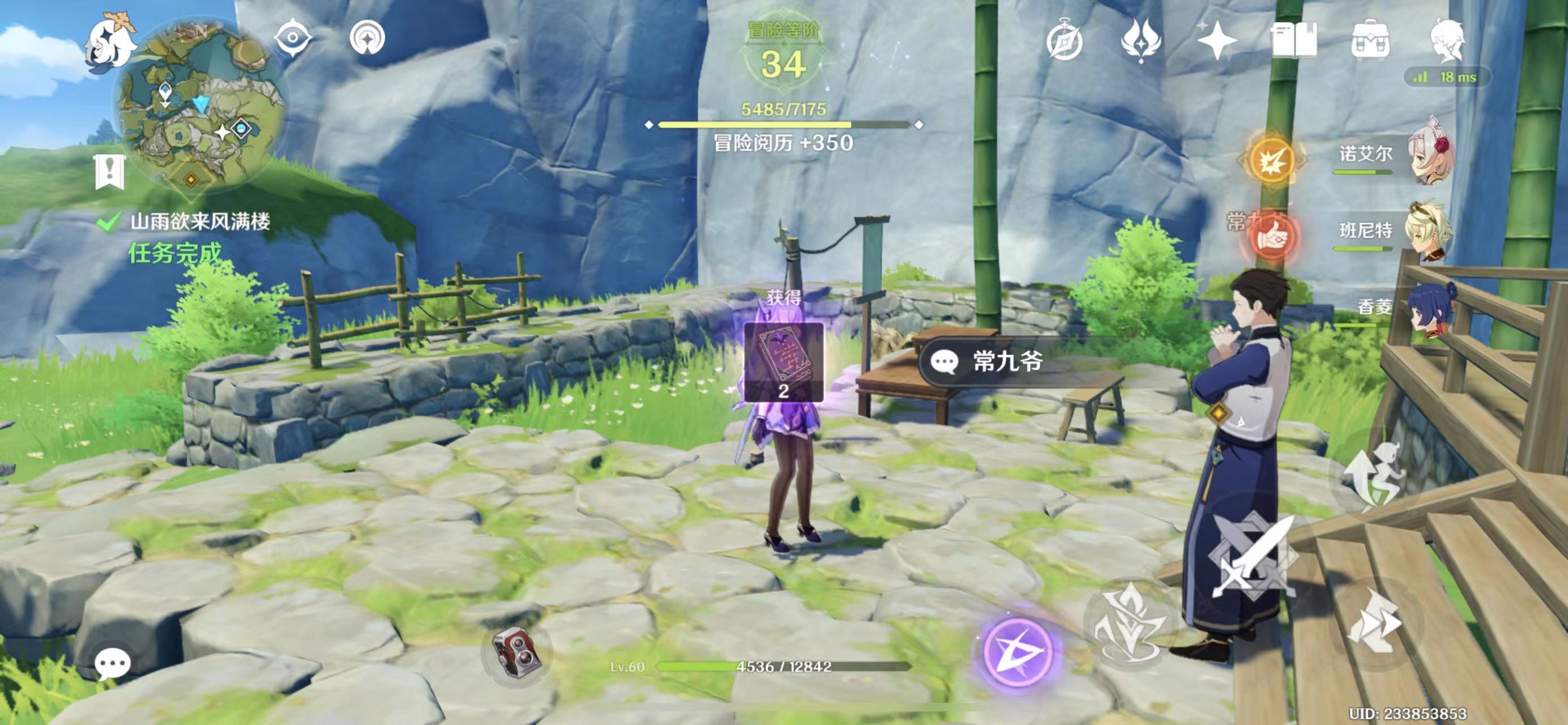
Task: Toggle elemental sight eye icon
Action: 293,39
